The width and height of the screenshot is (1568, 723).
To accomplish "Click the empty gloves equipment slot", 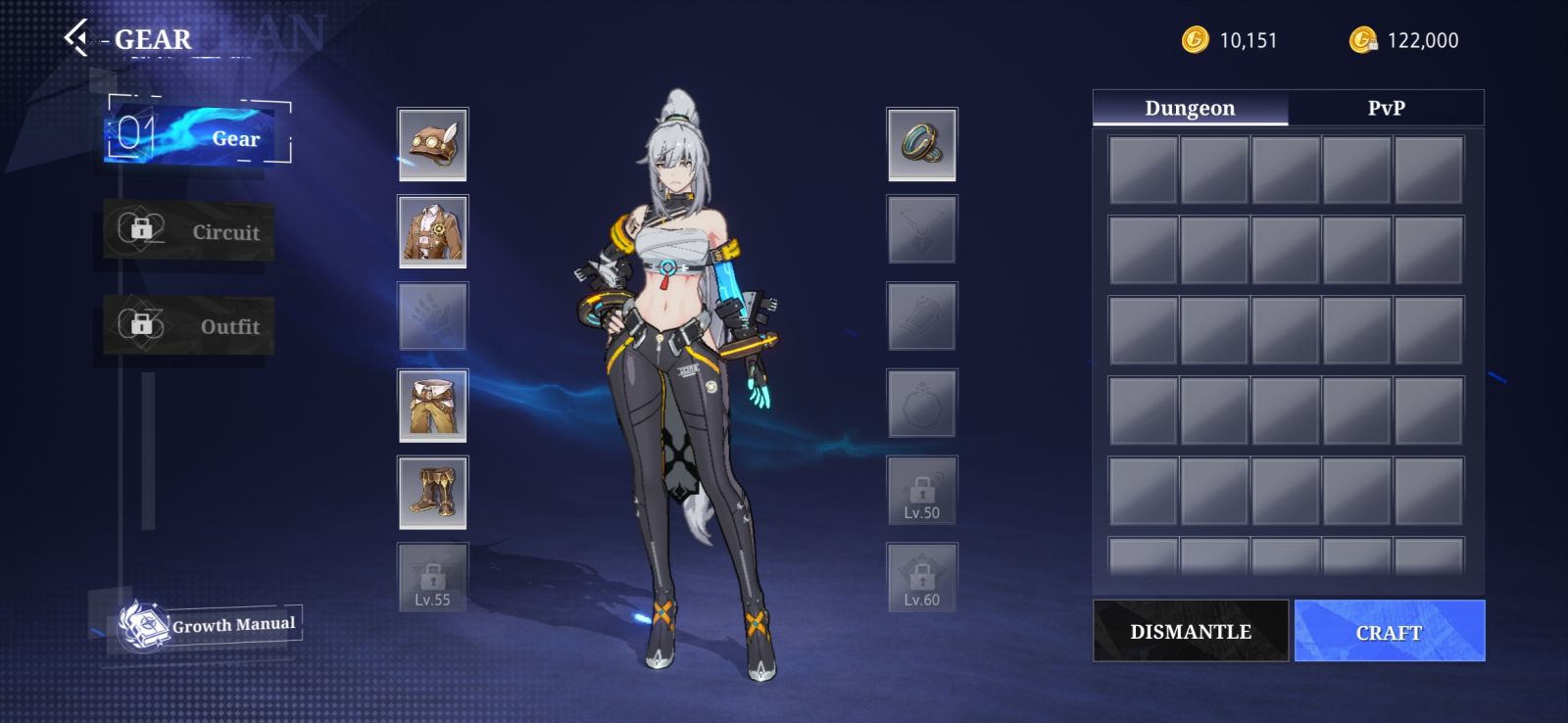I will click(x=432, y=316).
